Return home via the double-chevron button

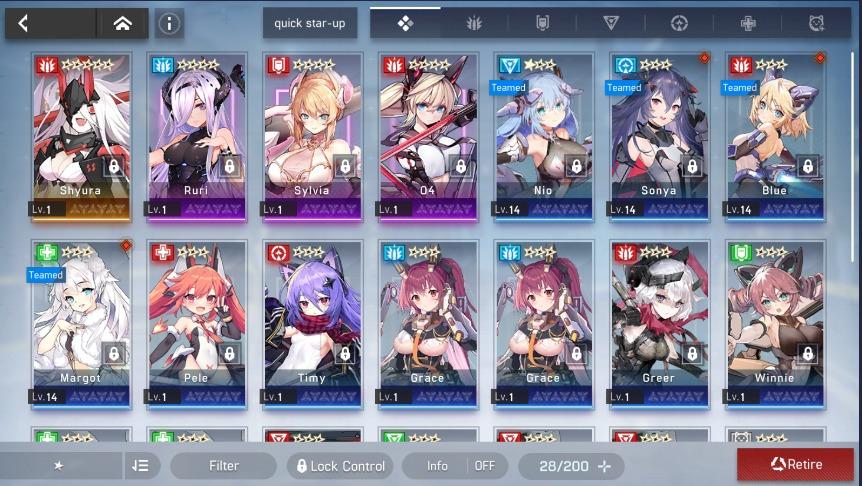click(x=122, y=23)
